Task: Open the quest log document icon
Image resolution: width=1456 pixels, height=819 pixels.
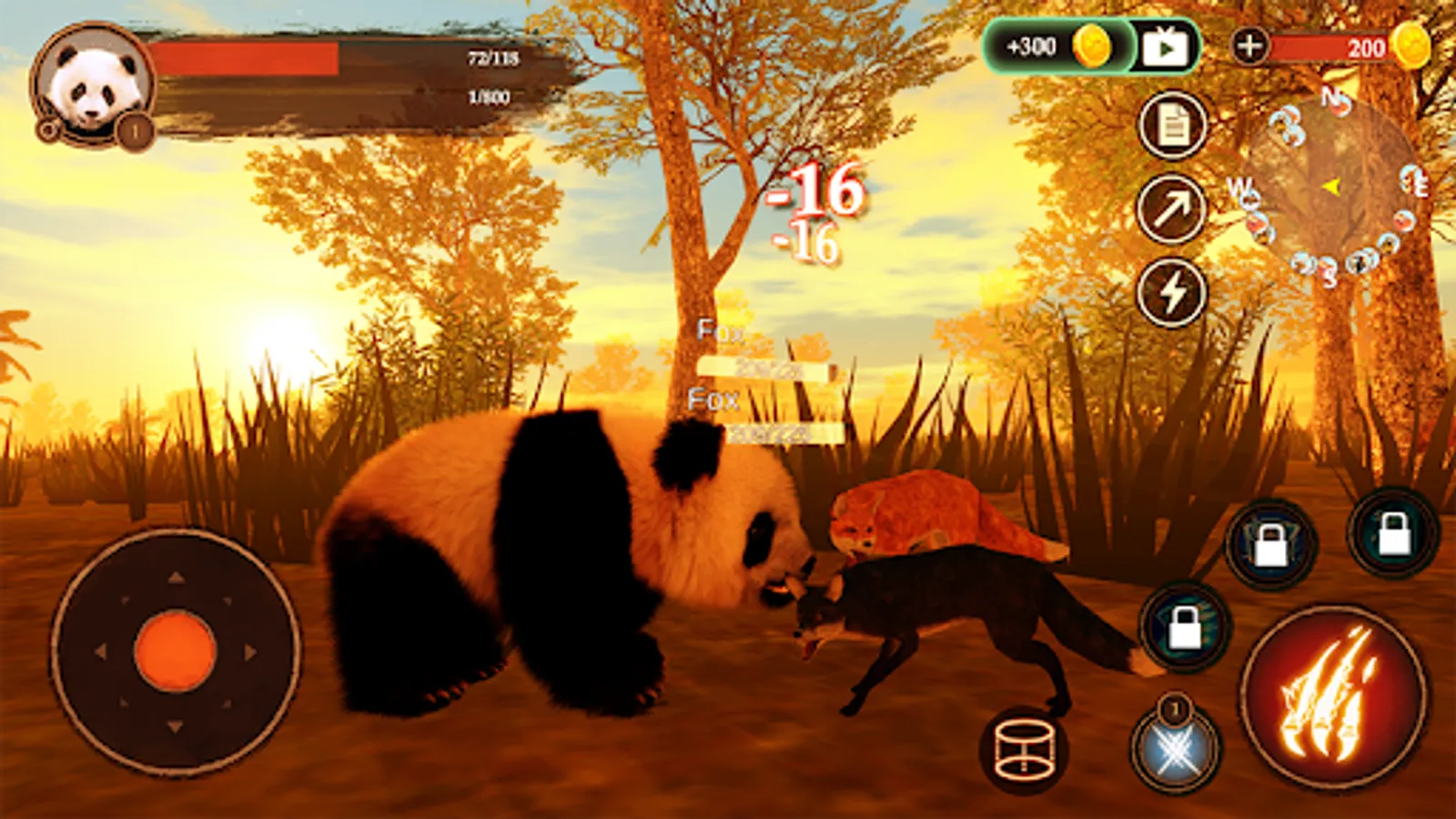Action: pos(1174,127)
